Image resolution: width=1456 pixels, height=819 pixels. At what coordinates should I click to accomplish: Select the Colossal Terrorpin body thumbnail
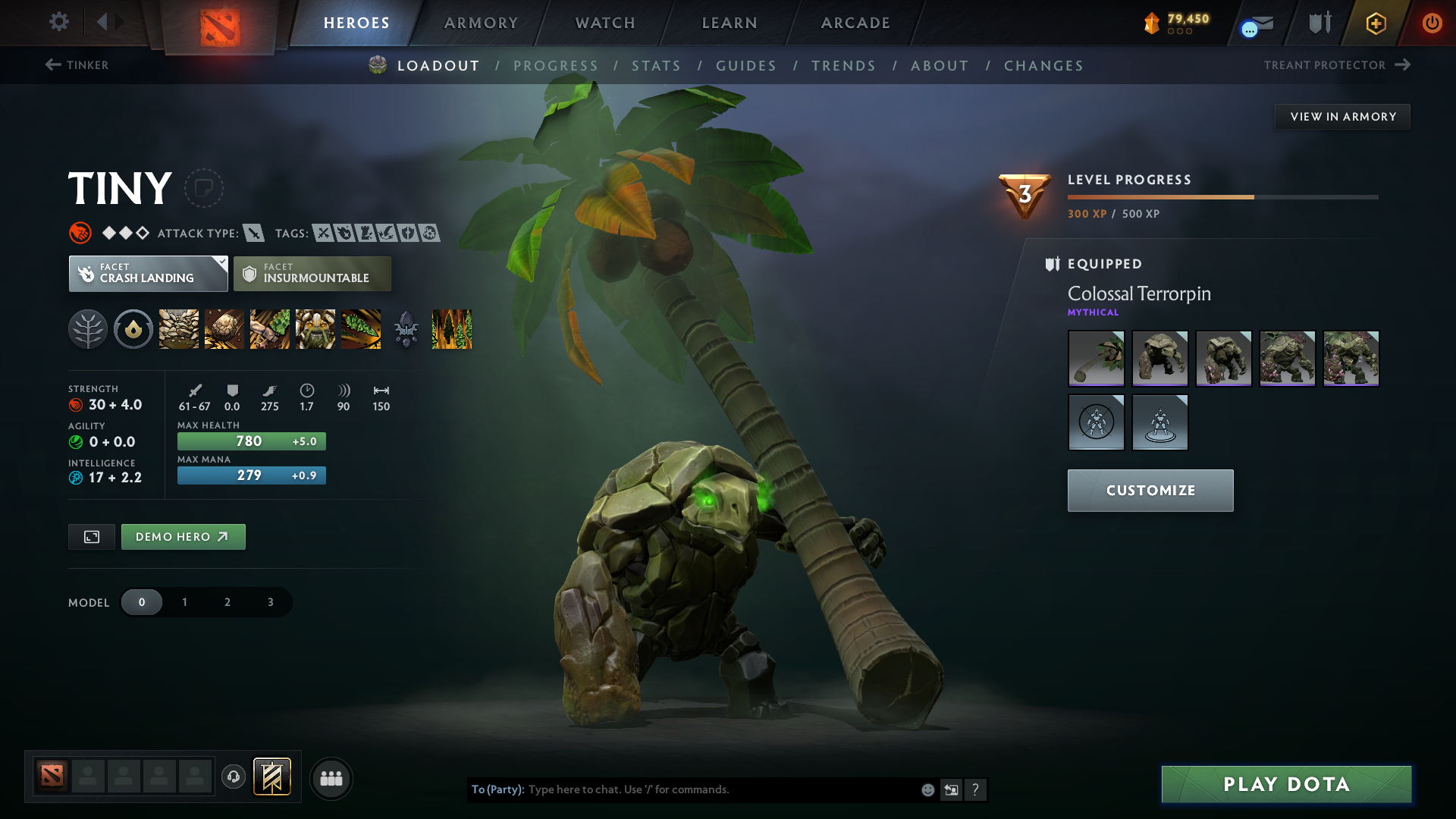point(1159,358)
